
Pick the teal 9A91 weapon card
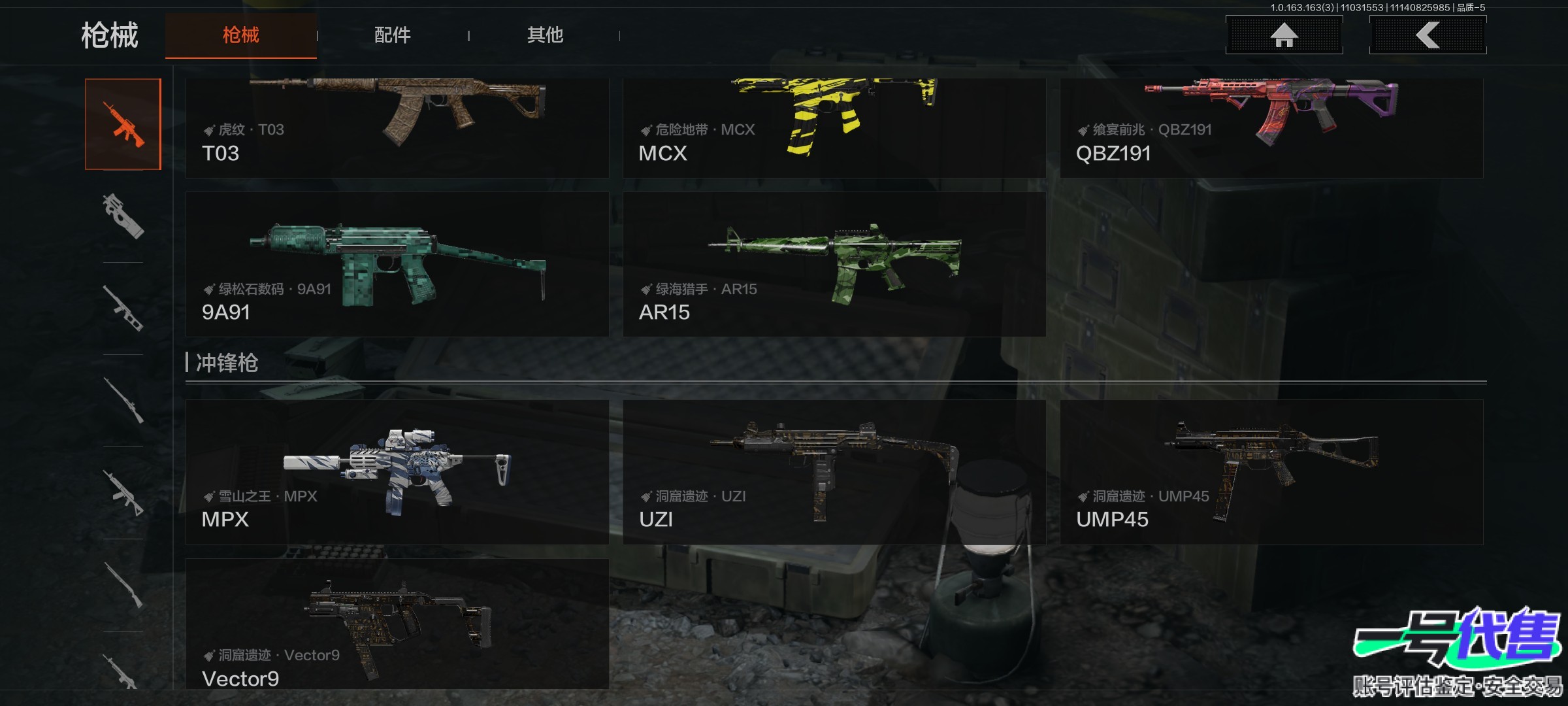click(x=397, y=264)
